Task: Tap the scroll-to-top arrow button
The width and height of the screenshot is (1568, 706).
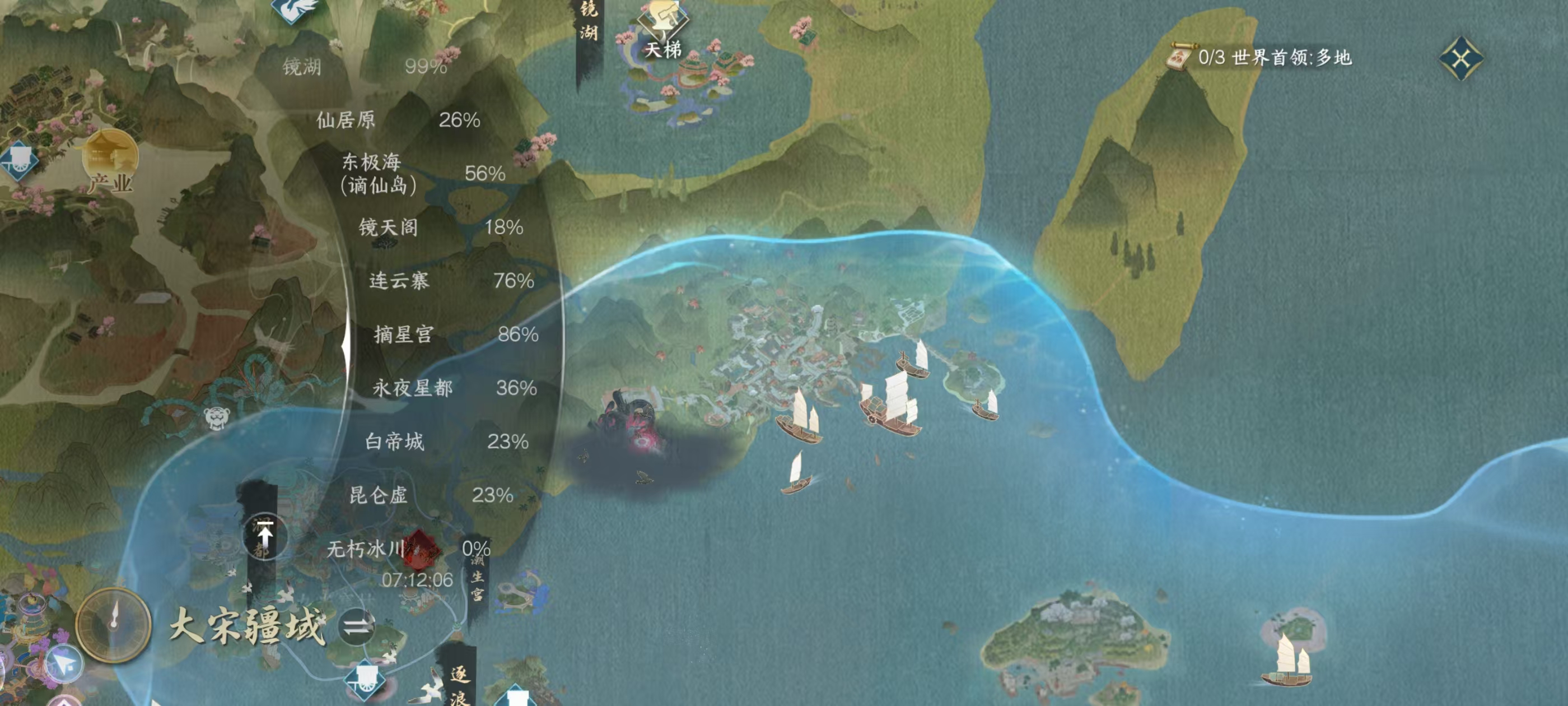Action: pyautogui.click(x=265, y=536)
